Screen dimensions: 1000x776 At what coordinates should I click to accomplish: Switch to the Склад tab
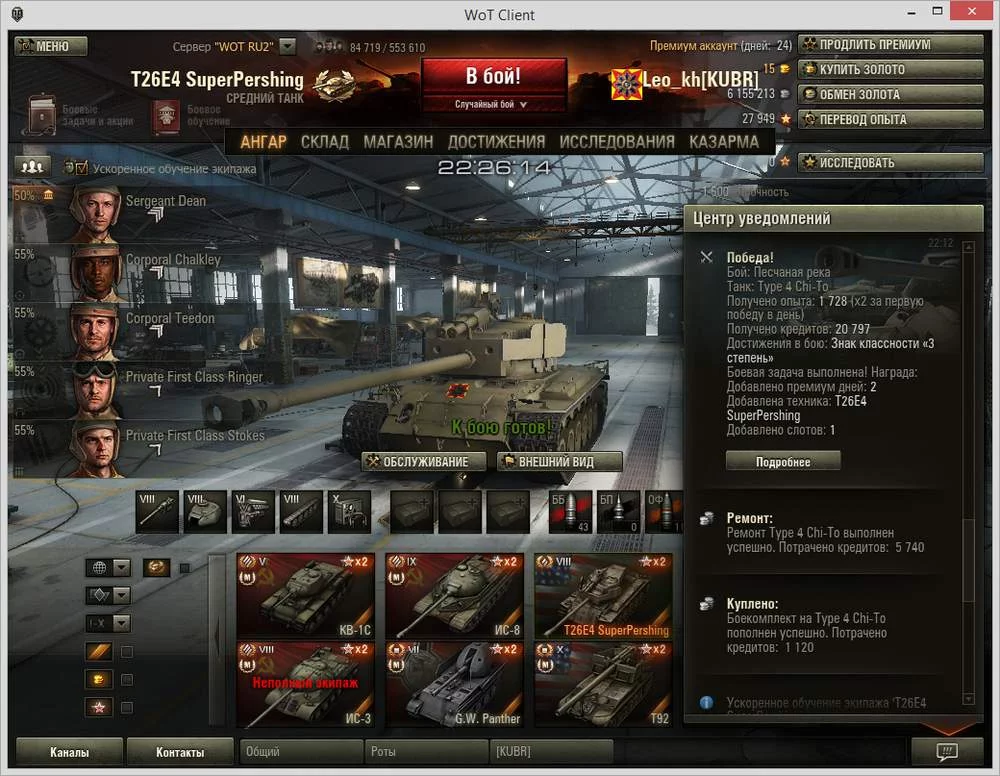click(x=324, y=142)
